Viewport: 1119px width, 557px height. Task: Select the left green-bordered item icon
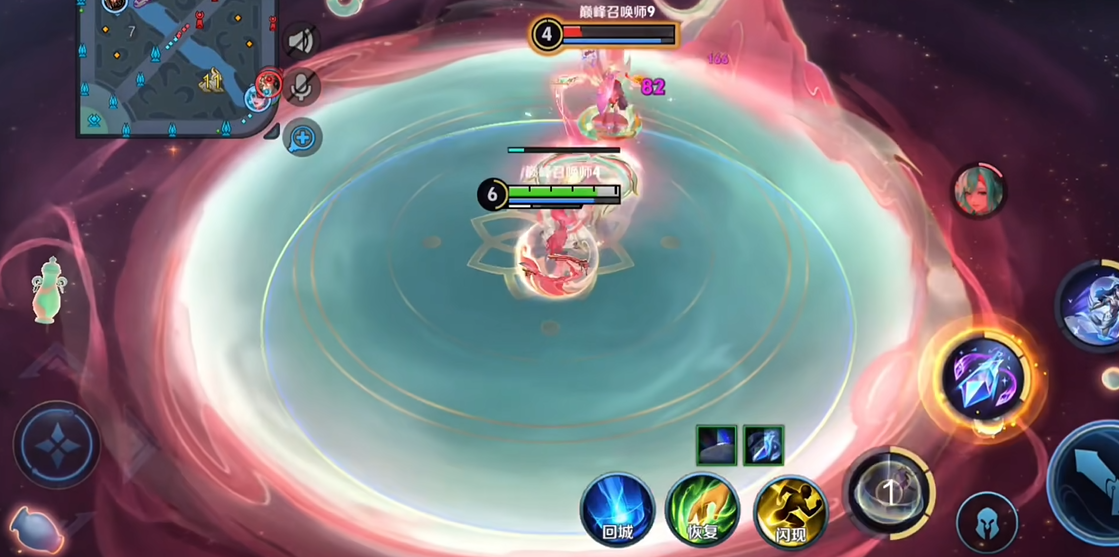tap(716, 445)
